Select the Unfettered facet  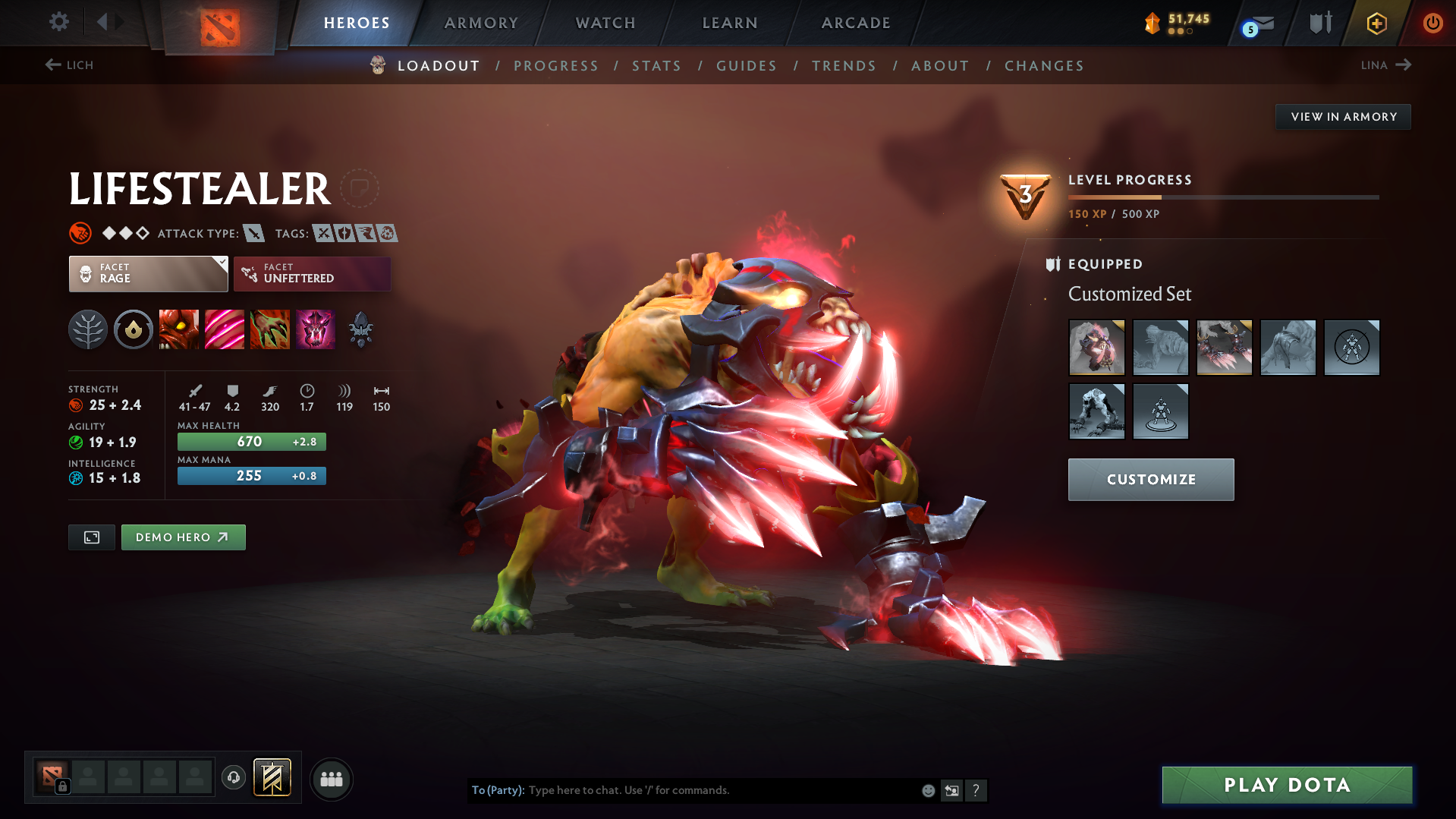click(312, 273)
